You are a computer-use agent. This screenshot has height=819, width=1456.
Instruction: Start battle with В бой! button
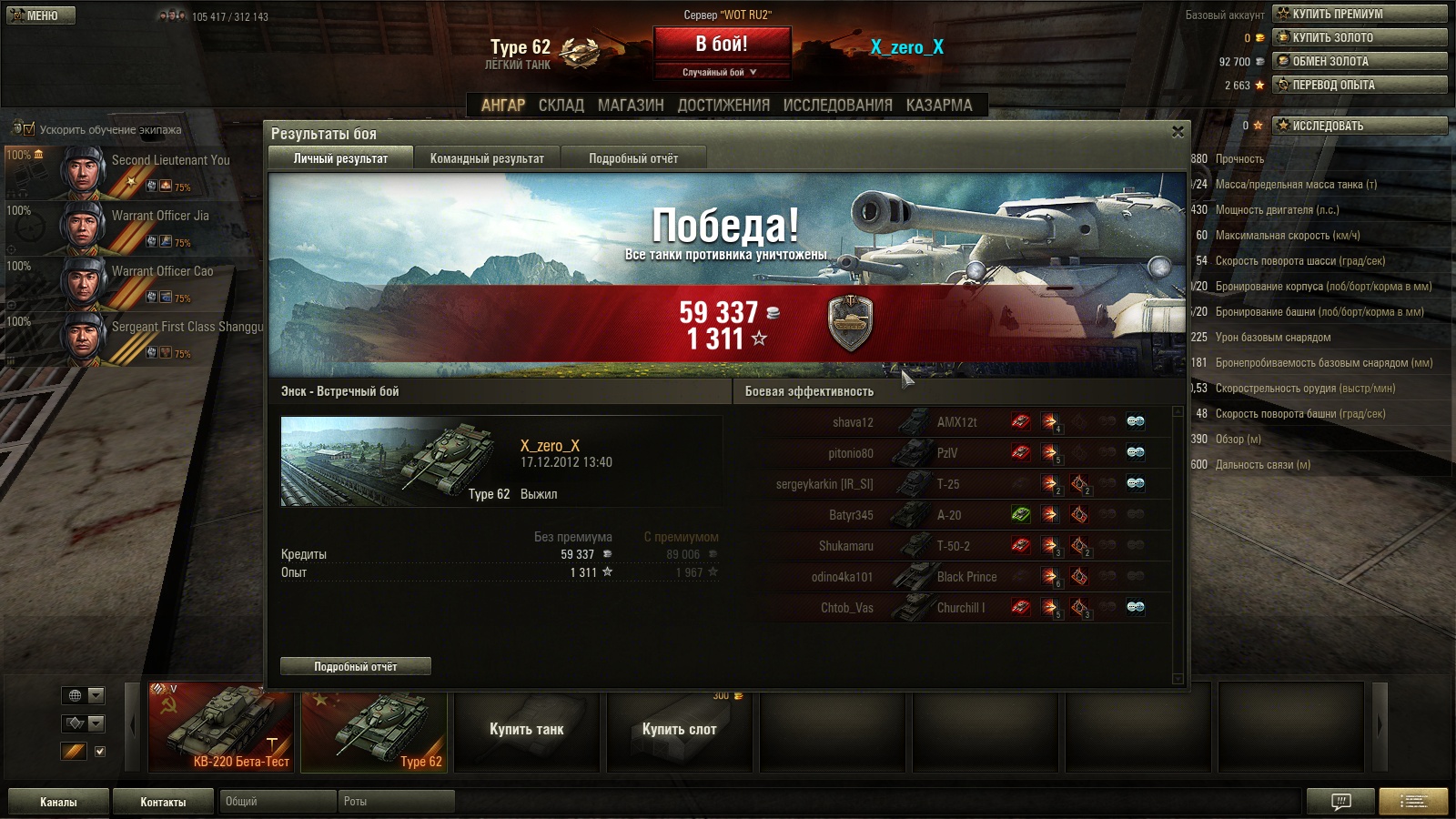[722, 44]
